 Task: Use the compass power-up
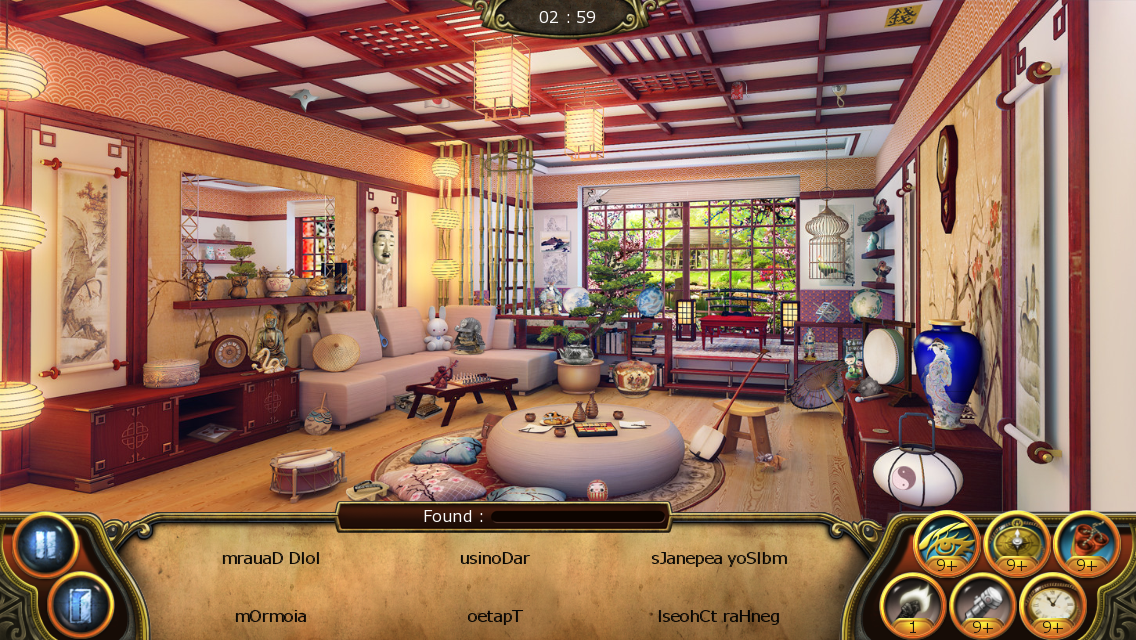pyautogui.click(x=1016, y=542)
